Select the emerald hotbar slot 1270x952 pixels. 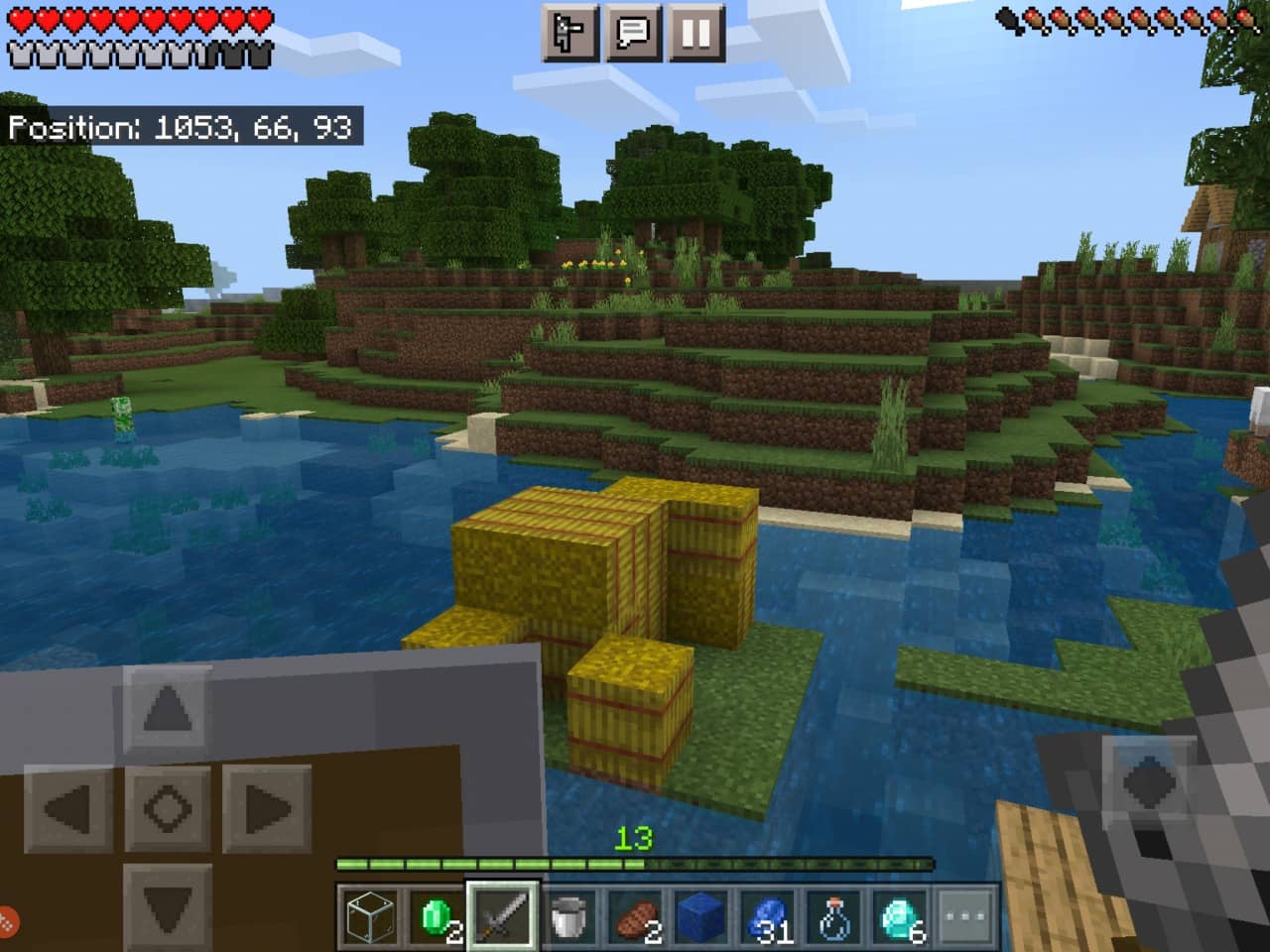point(437,915)
